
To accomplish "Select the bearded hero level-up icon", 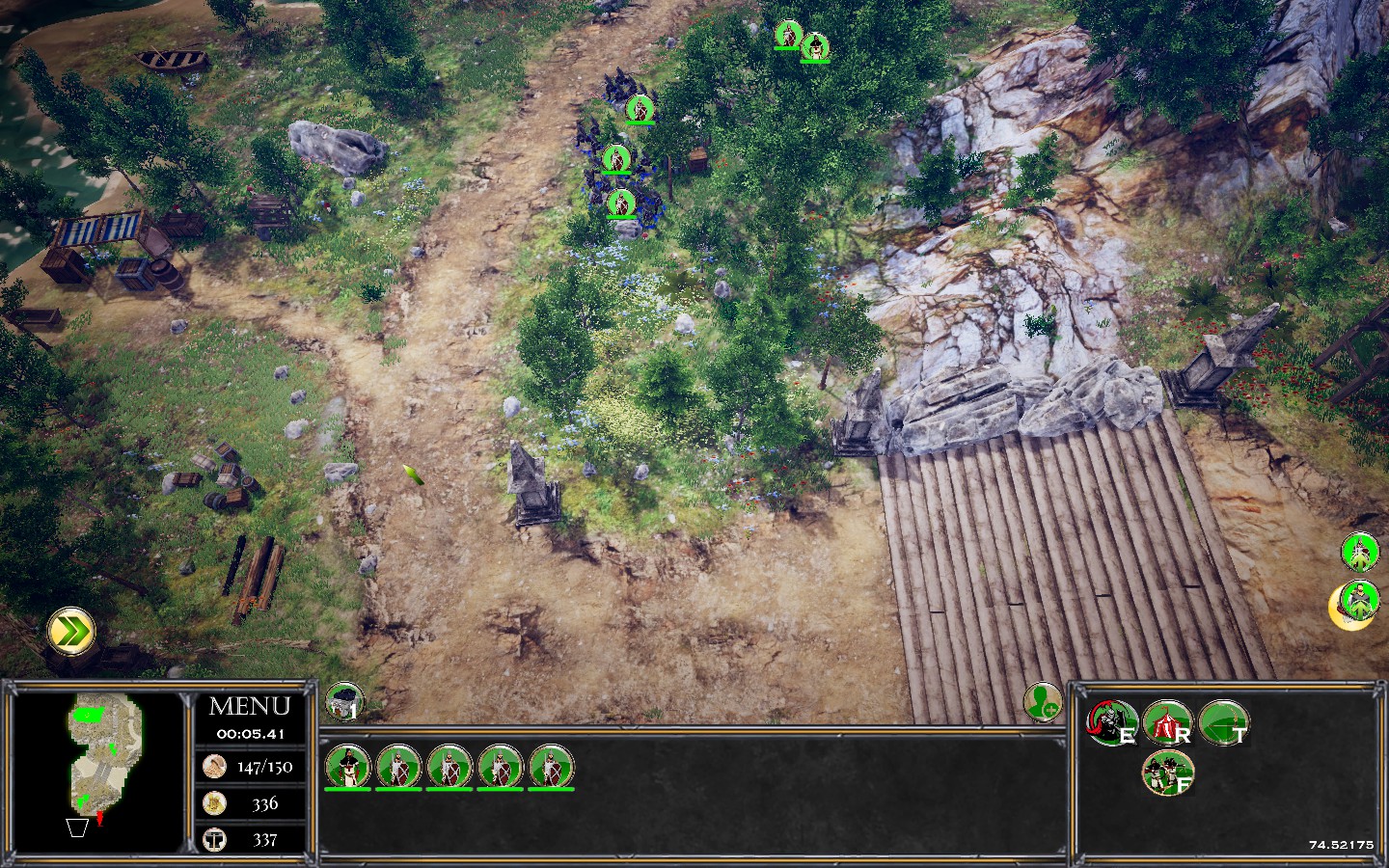I will [x=1358, y=605].
